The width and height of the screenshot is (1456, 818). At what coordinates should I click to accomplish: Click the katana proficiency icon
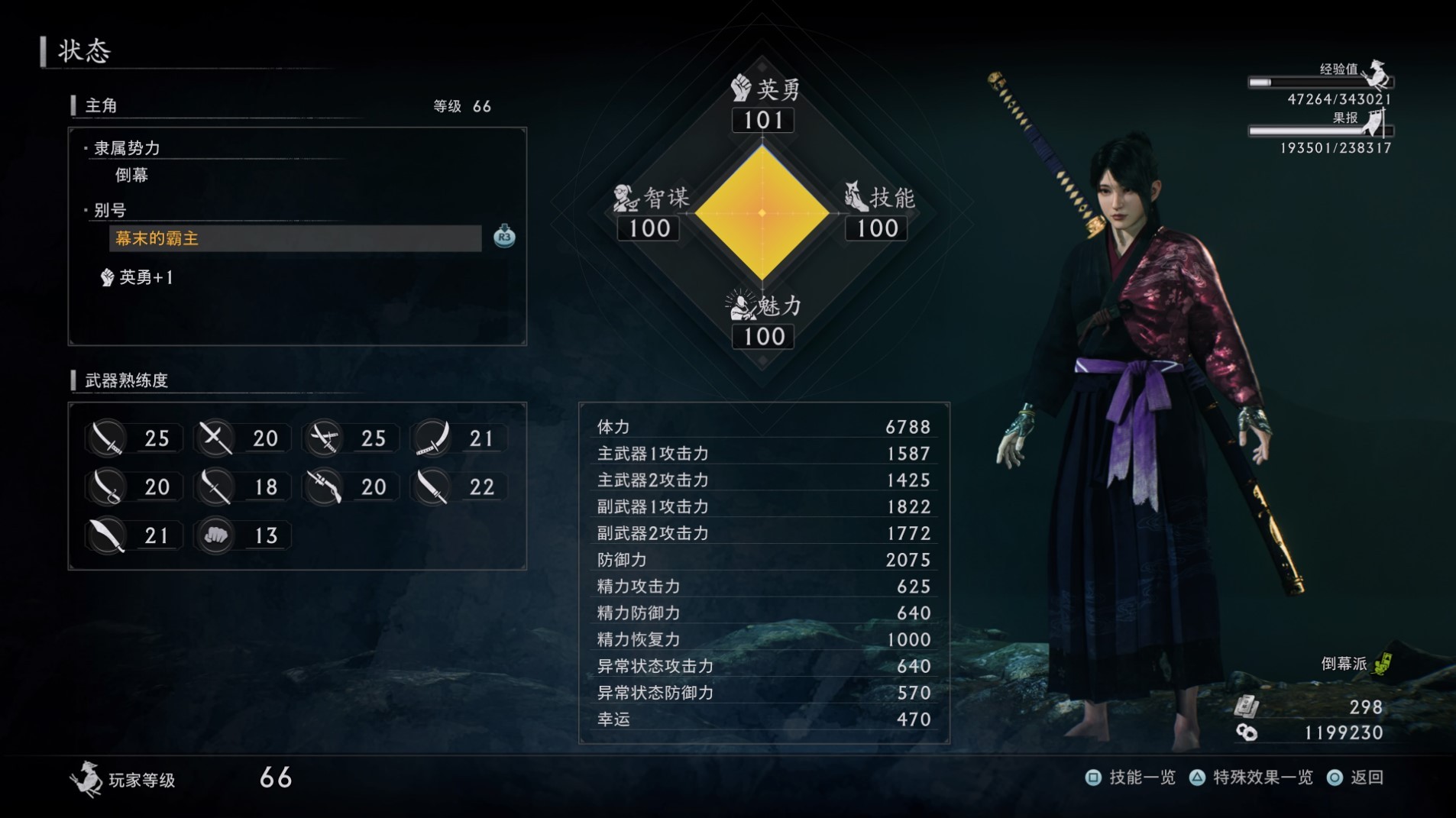108,438
